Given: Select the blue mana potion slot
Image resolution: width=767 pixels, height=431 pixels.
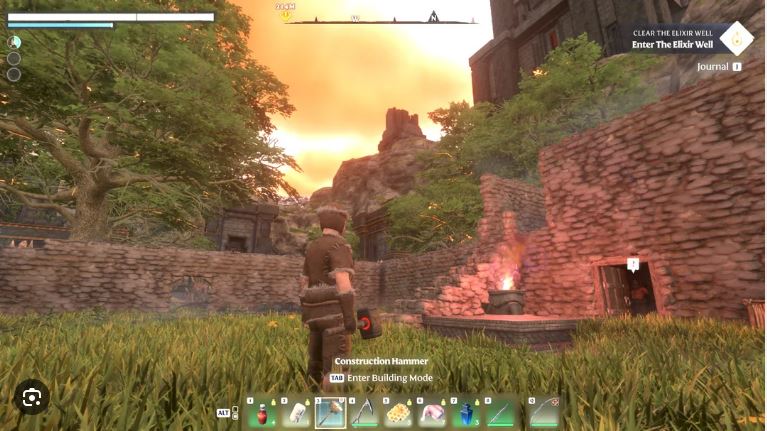Looking at the screenshot, I should [x=466, y=412].
